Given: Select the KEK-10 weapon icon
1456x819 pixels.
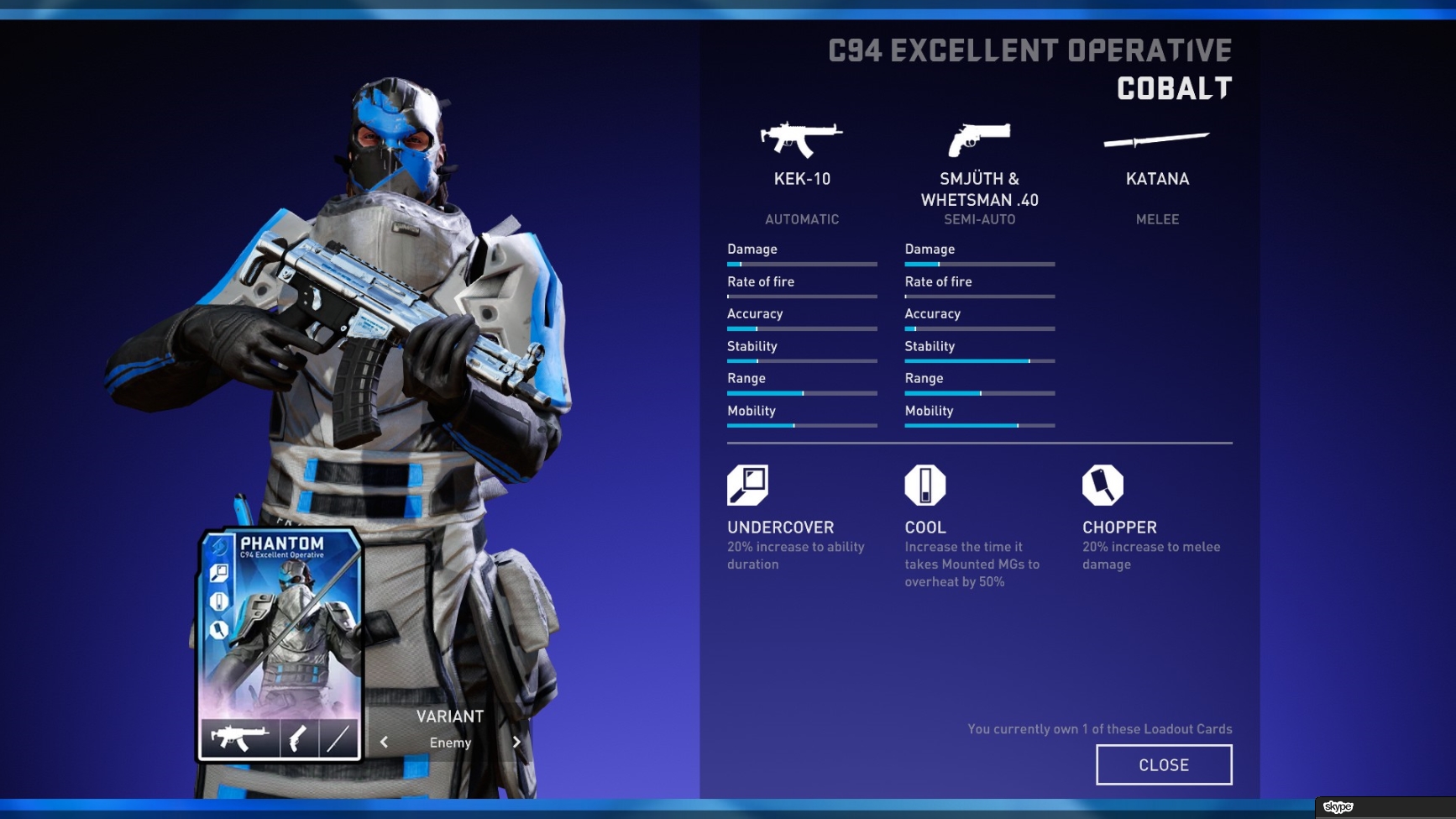Looking at the screenshot, I should (x=801, y=139).
